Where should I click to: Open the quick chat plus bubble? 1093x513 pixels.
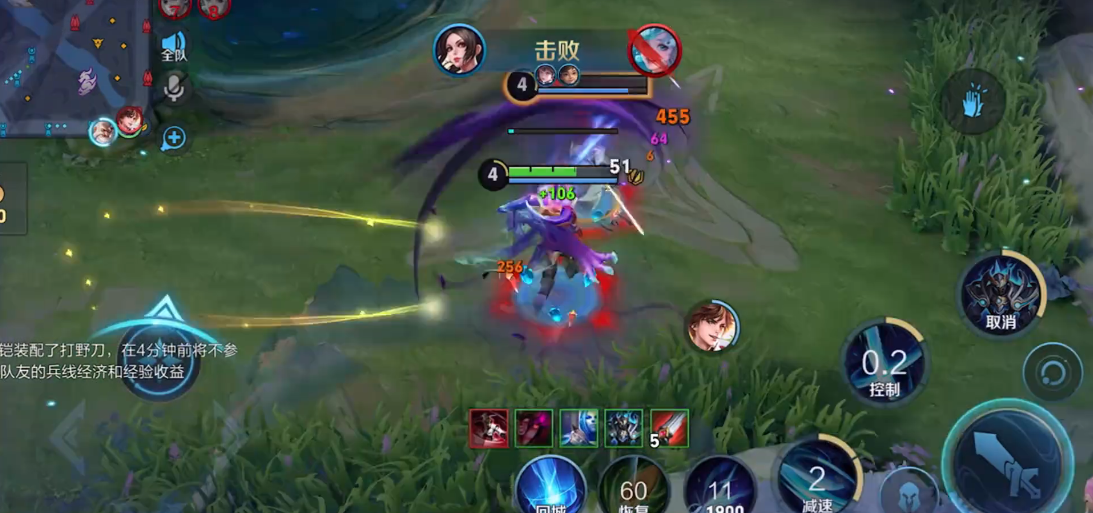174,138
